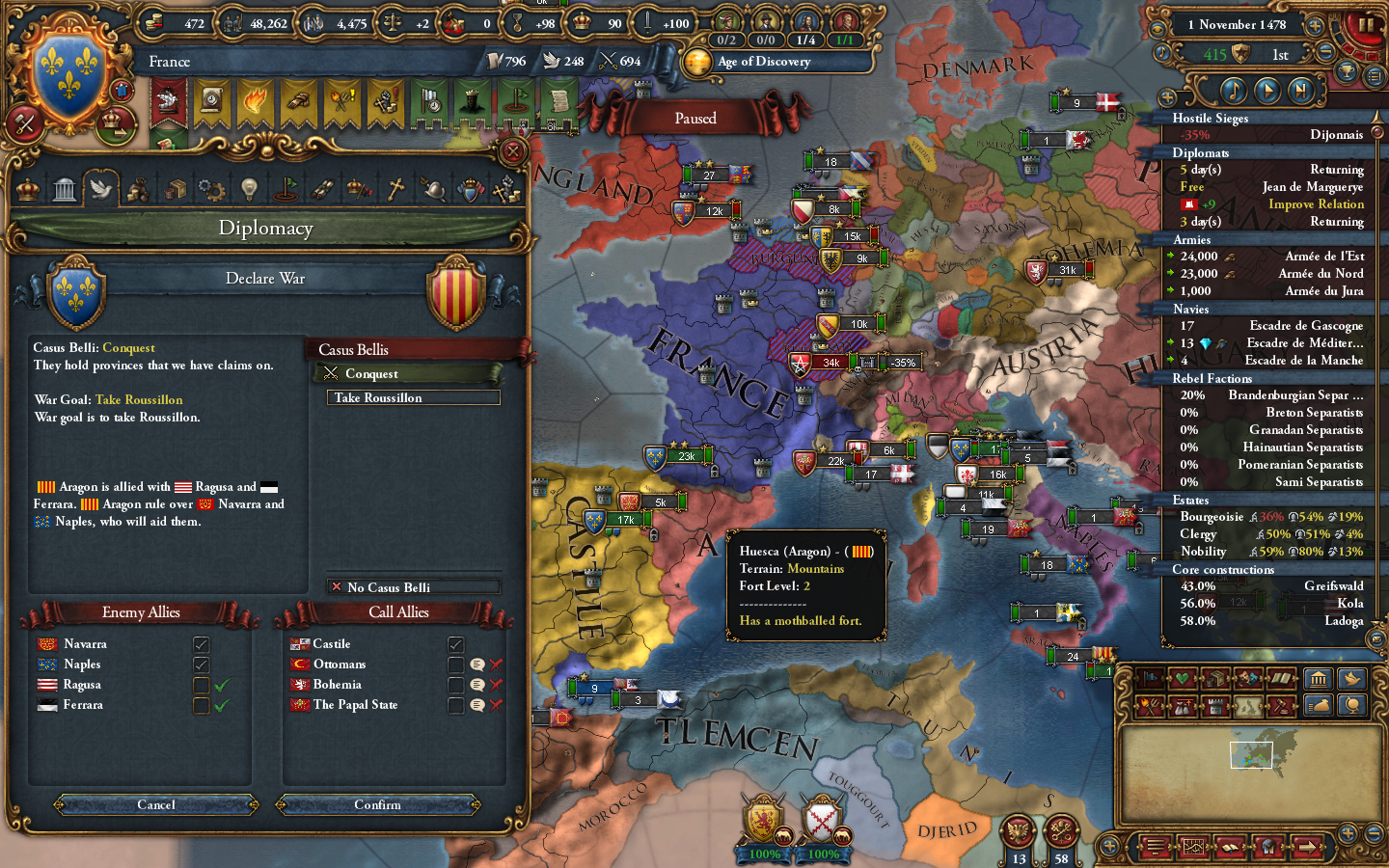1389x868 pixels.
Task: Confirm the declaration of war
Action: [377, 805]
